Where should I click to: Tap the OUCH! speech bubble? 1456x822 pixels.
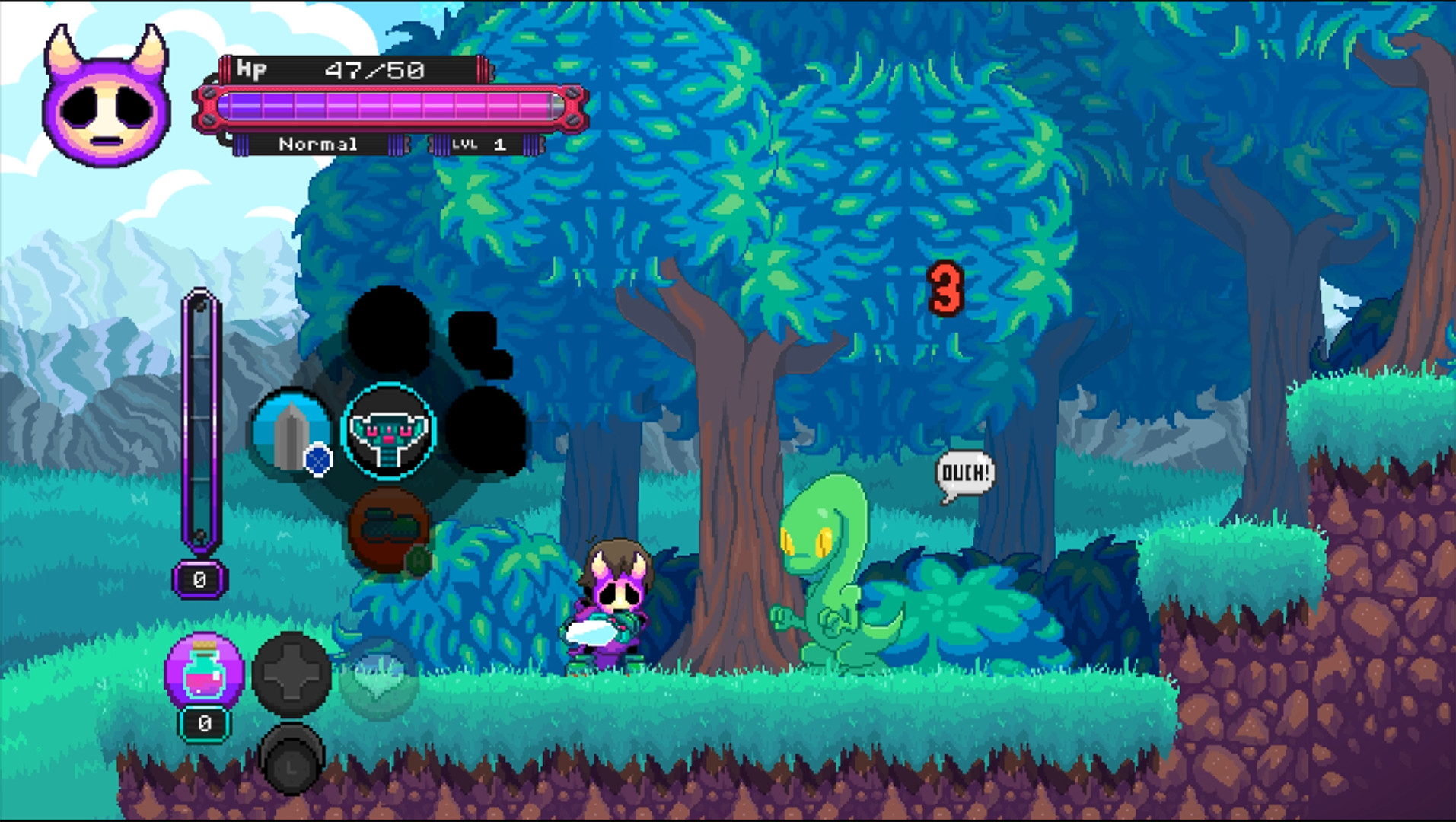(967, 472)
